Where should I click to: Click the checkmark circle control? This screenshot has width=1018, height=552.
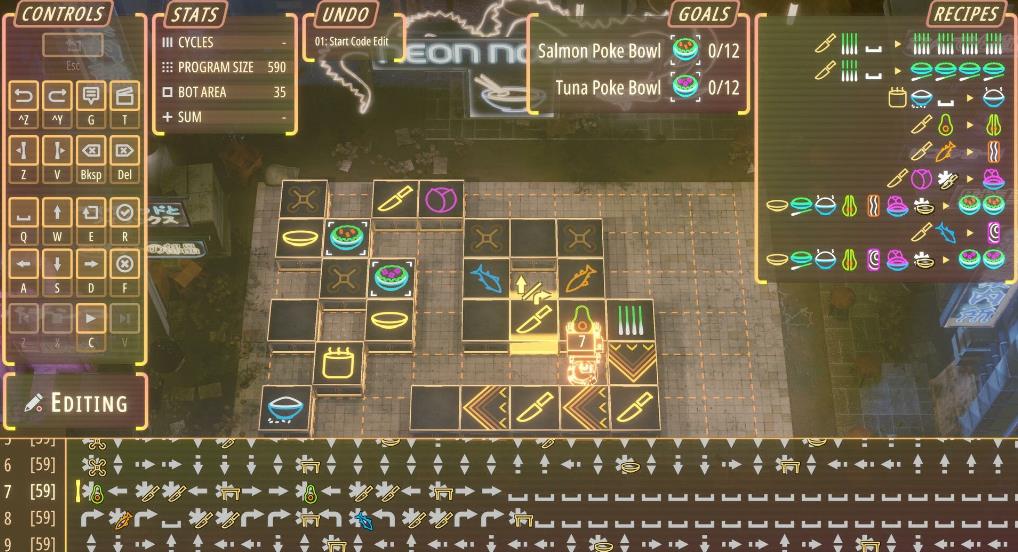(123, 212)
